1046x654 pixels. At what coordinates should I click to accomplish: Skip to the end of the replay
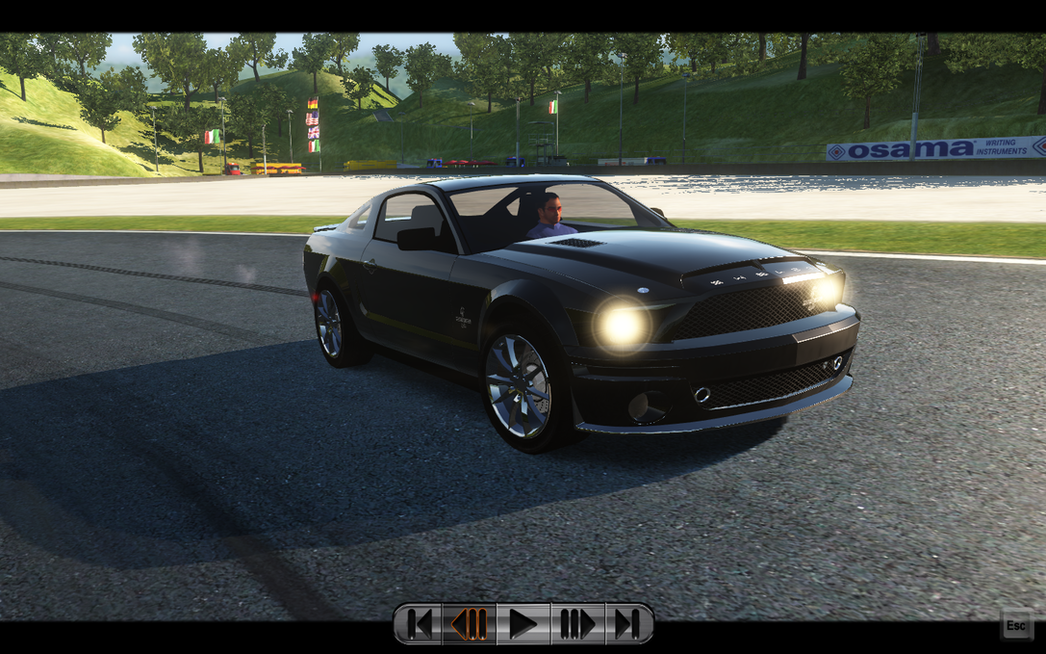628,624
